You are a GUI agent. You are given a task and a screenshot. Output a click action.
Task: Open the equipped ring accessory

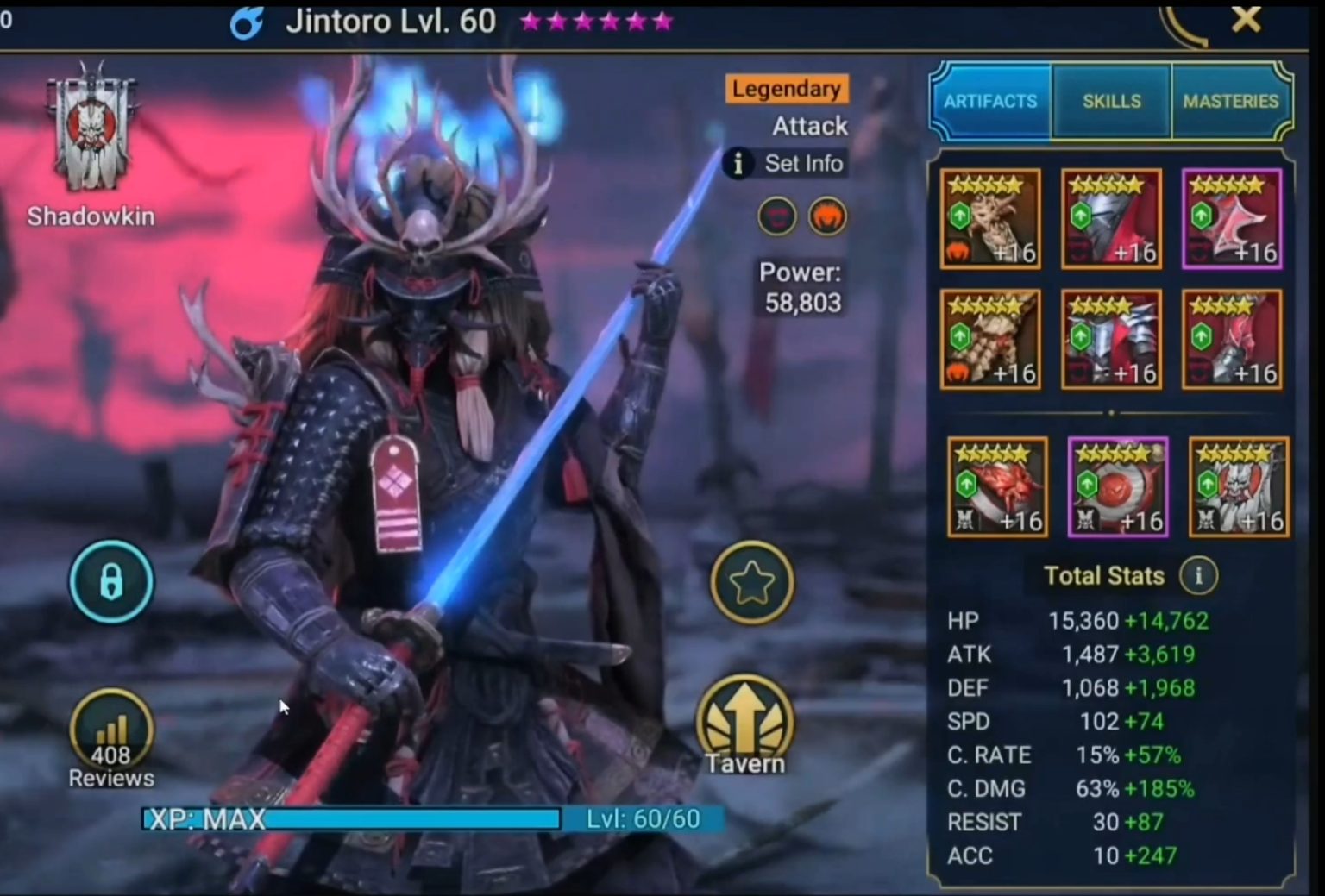(x=997, y=487)
